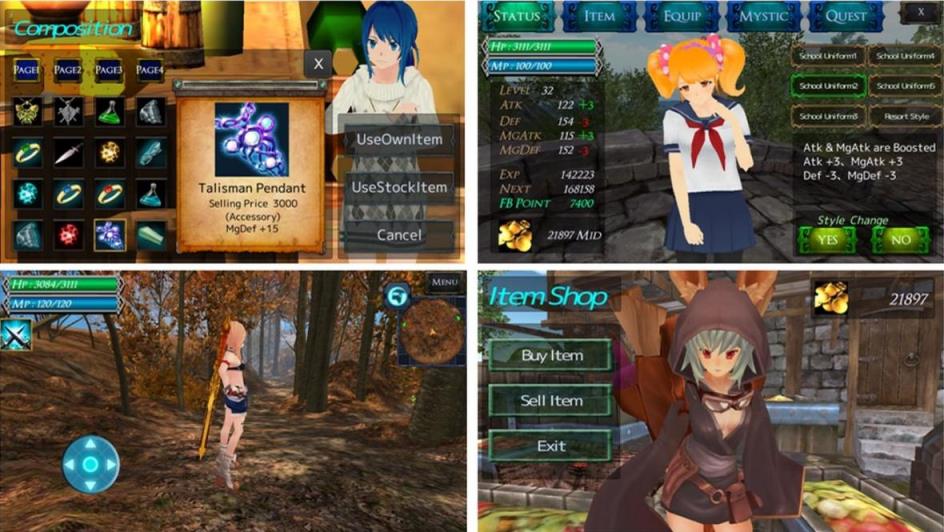944x532 pixels.
Task: Decline Style Change with NO
Action: tap(900, 240)
